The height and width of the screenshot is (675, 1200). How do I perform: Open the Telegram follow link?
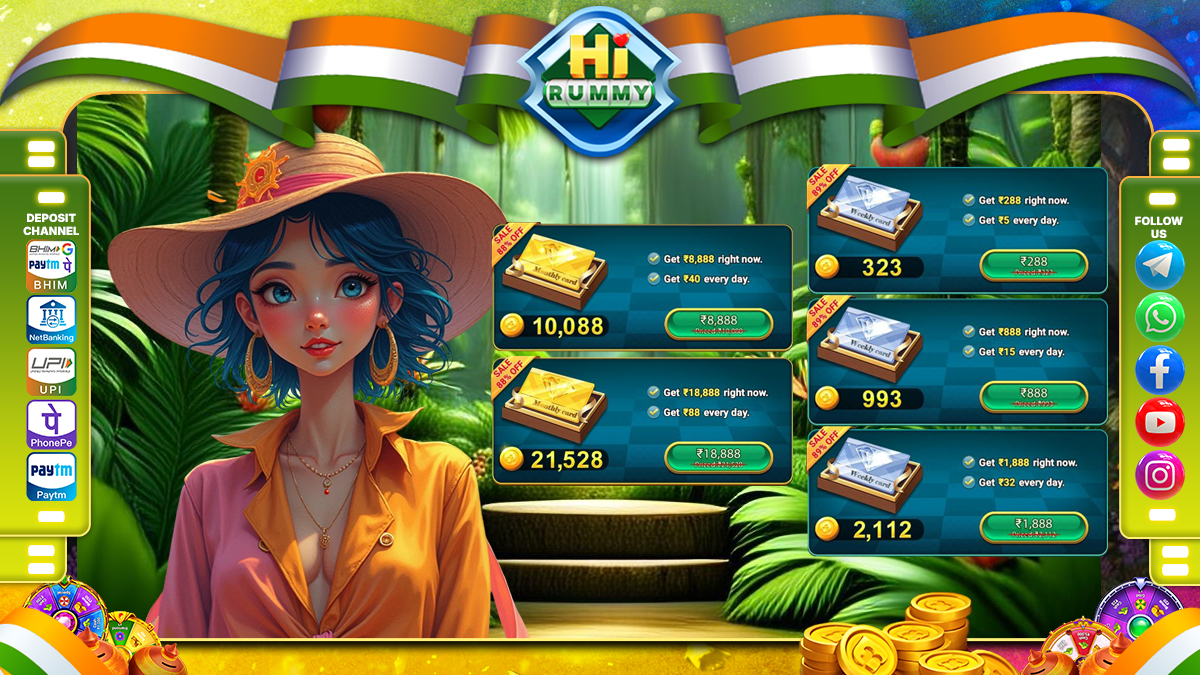(1160, 266)
